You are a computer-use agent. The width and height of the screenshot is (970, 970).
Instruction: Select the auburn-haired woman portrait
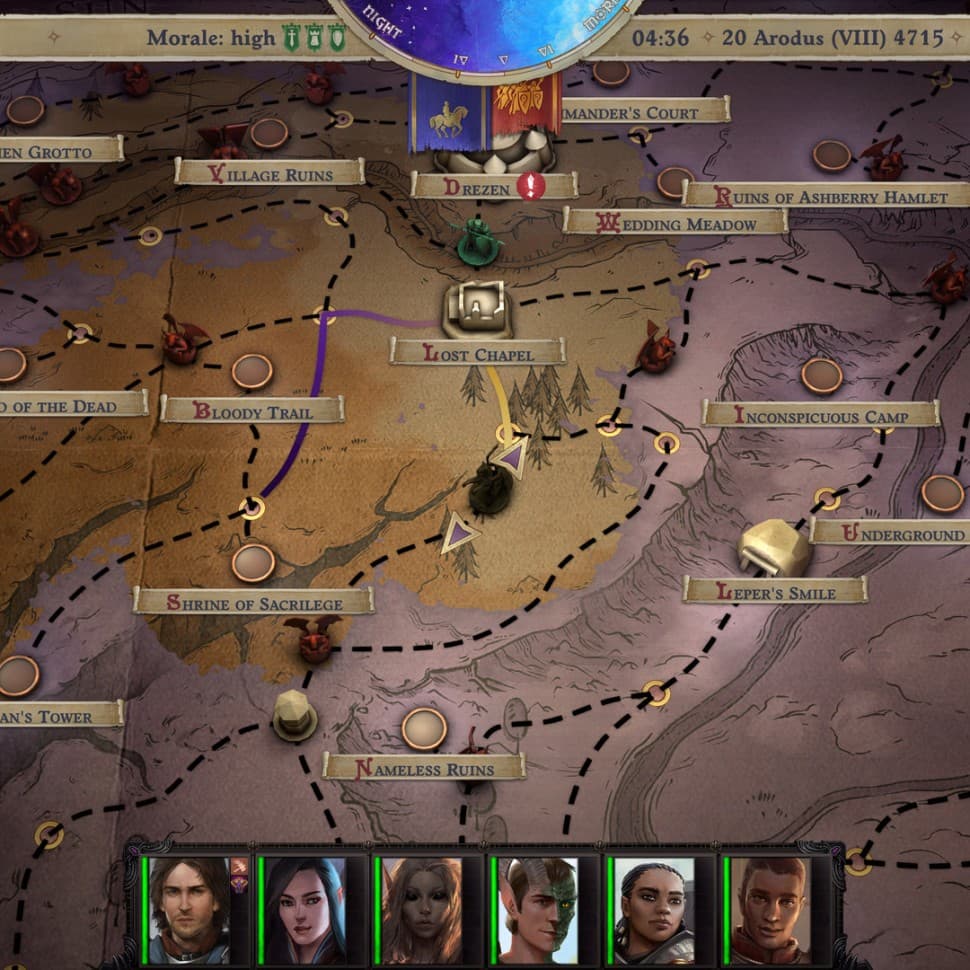(x=421, y=910)
